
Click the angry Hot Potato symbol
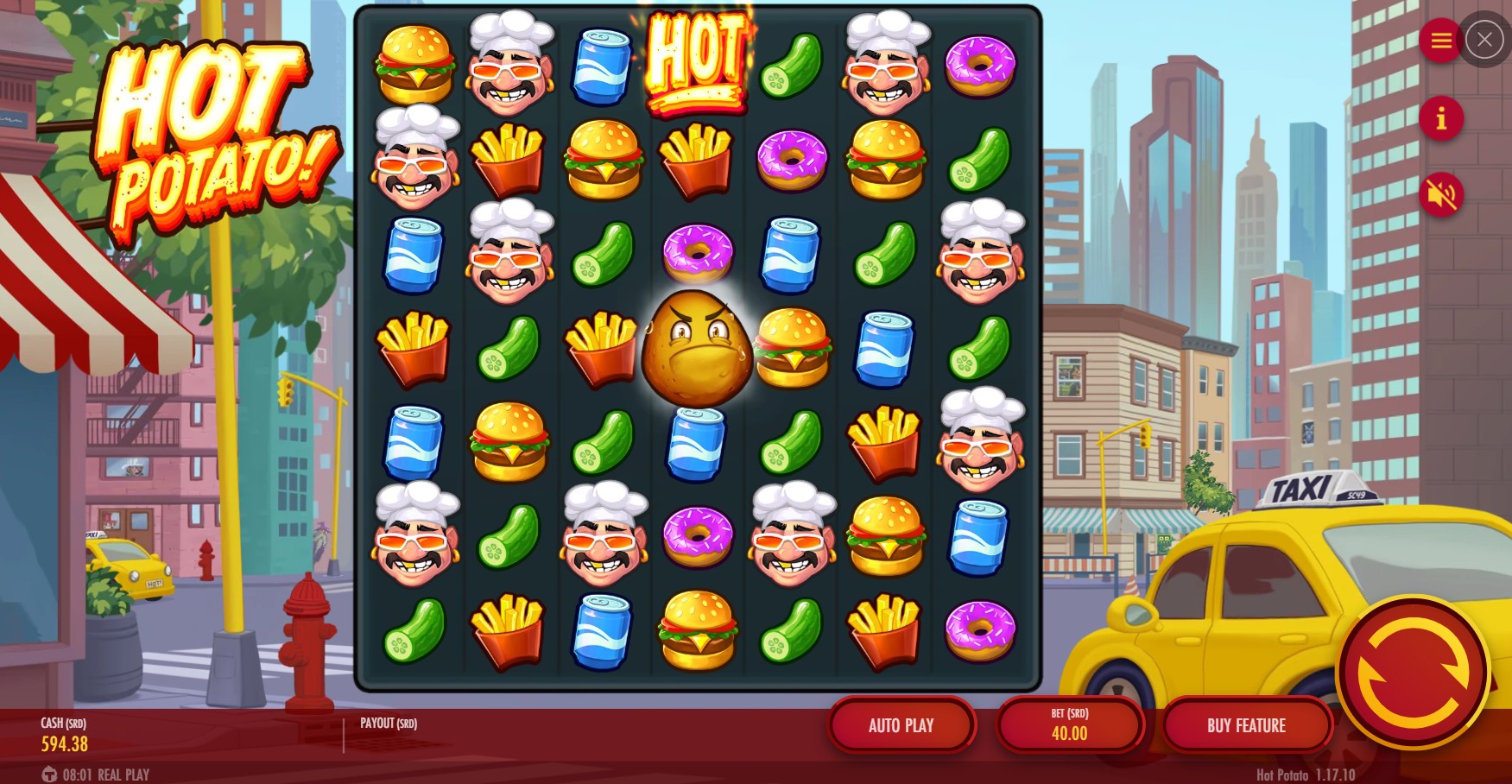point(695,347)
